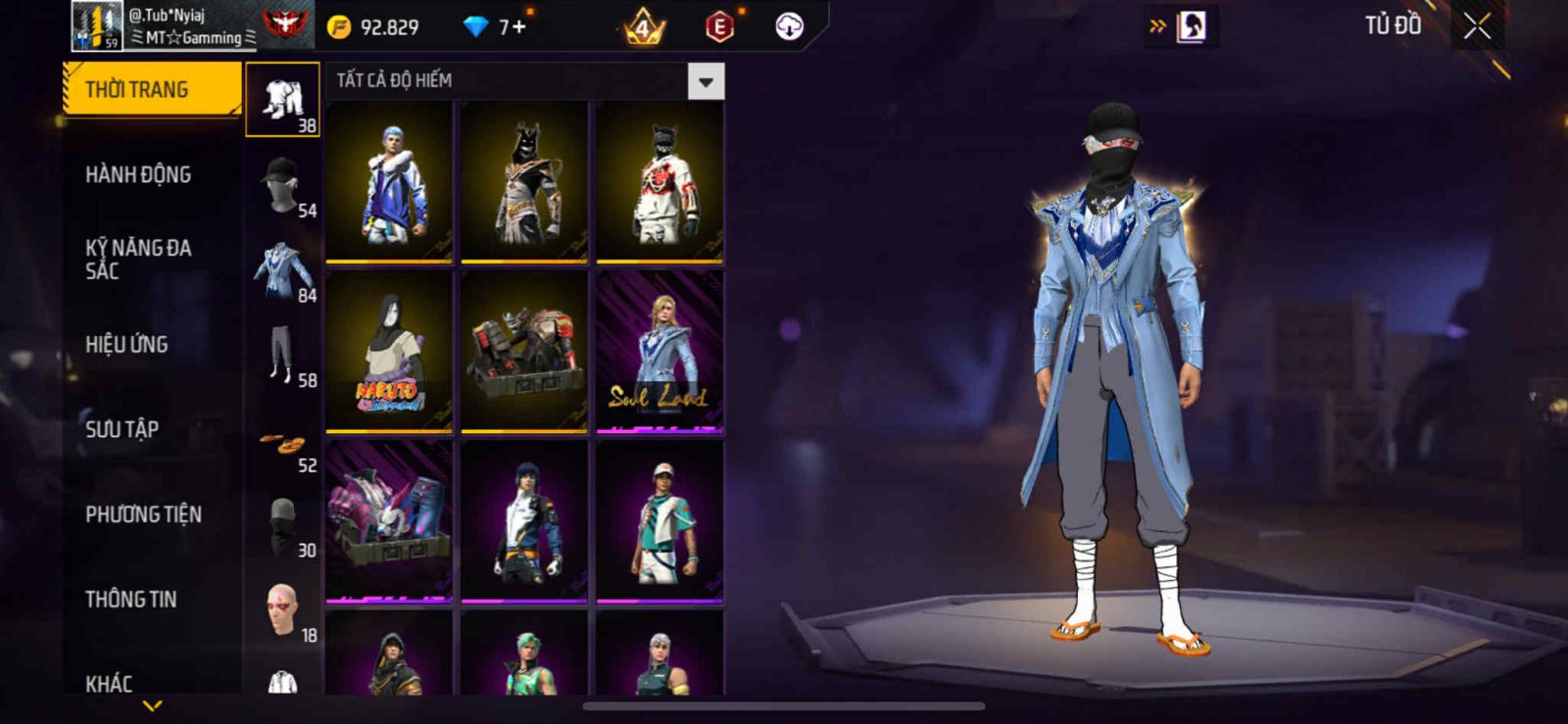1568x724 pixels.
Task: Show the Thông Tin section
Action: (130, 599)
